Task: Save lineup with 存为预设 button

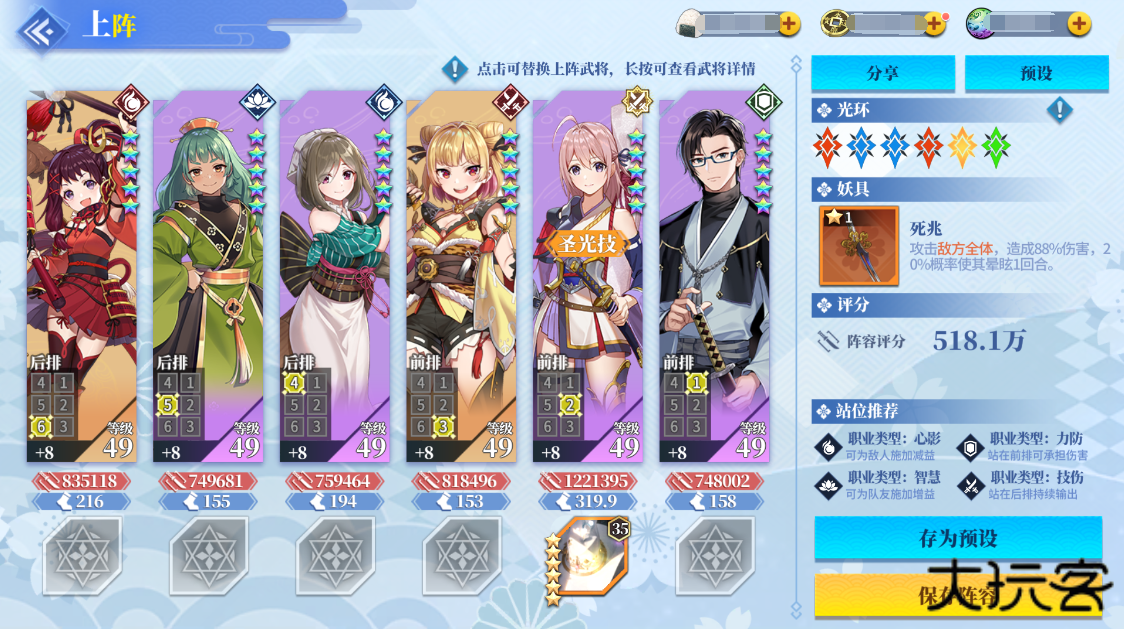Action: pyautogui.click(x=958, y=538)
